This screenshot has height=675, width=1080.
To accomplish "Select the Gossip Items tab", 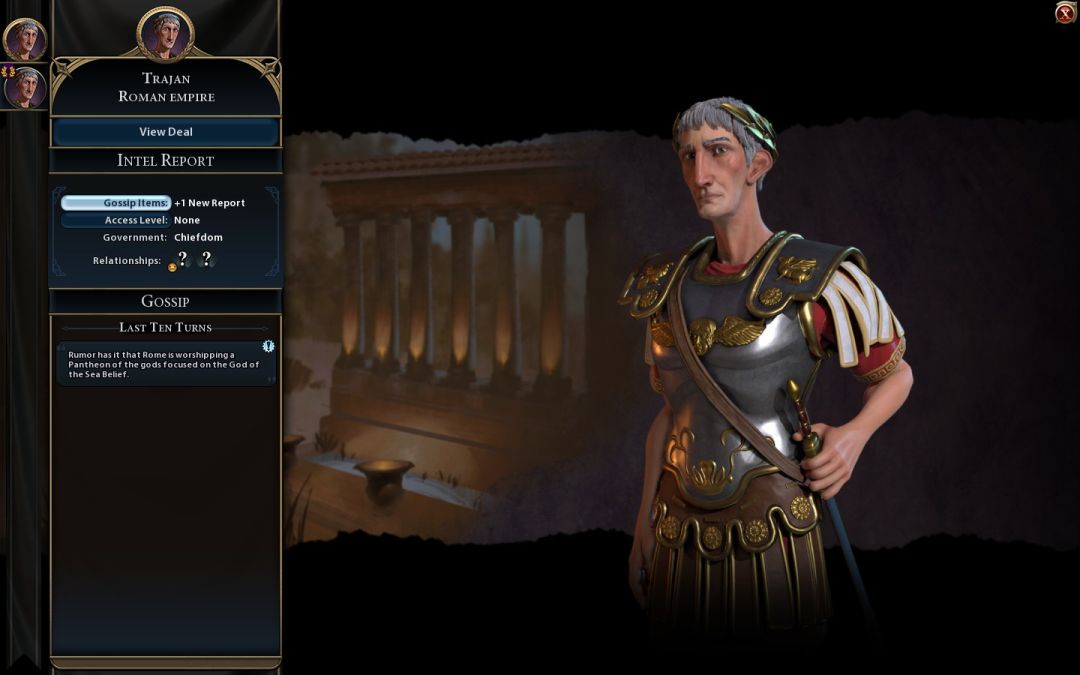I will pyautogui.click(x=116, y=203).
